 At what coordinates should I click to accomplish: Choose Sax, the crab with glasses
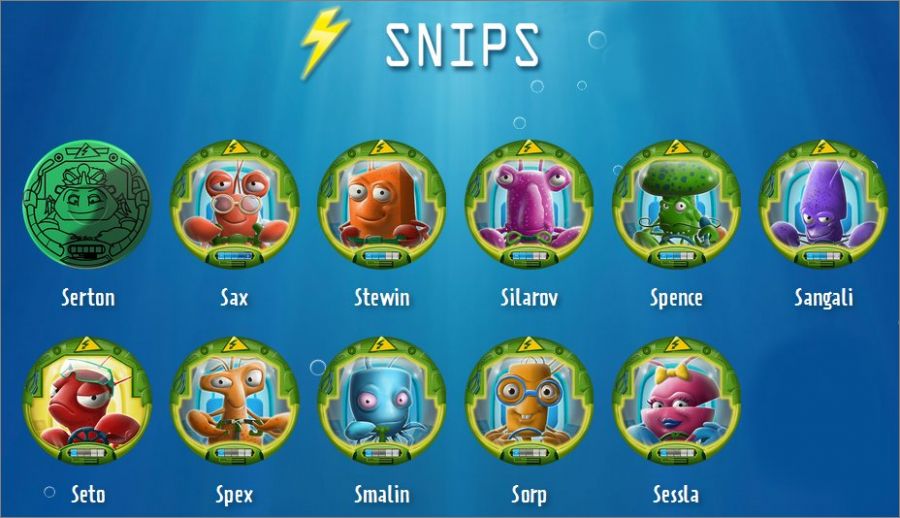click(x=234, y=203)
